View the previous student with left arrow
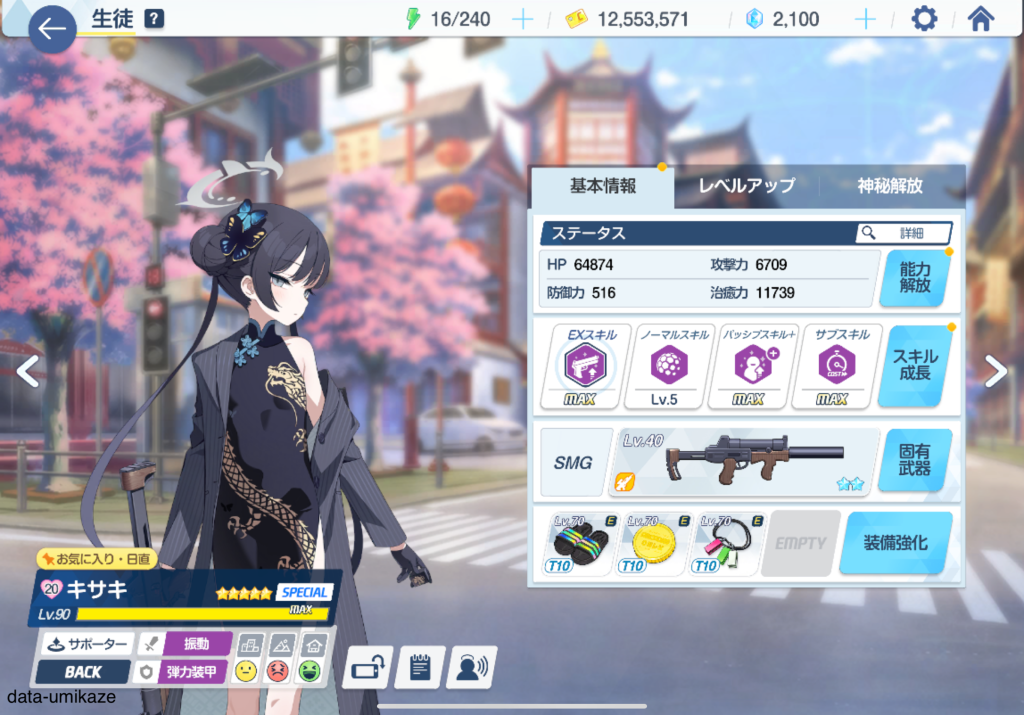The height and width of the screenshot is (715, 1024). tap(27, 371)
